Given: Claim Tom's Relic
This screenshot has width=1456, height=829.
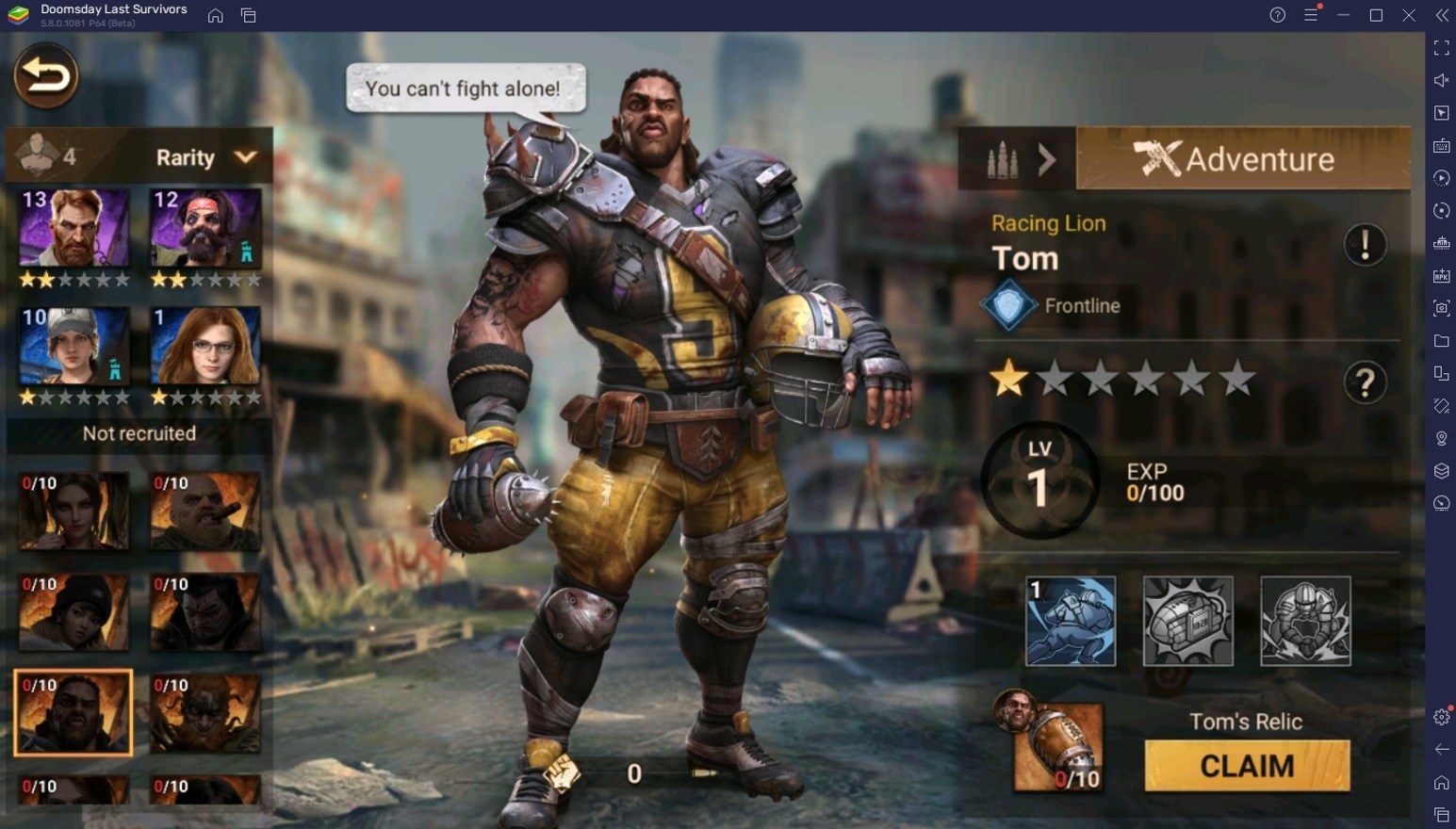Looking at the screenshot, I should point(1247,766).
